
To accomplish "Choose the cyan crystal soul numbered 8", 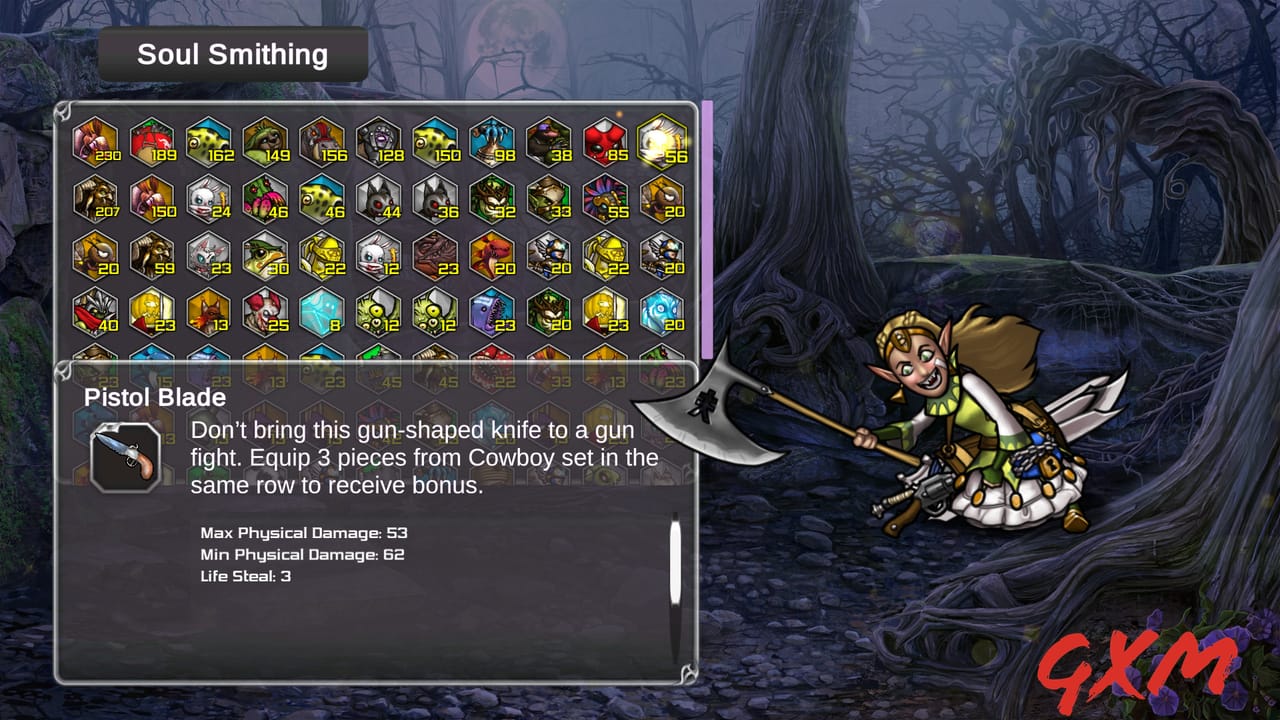I will [322, 311].
